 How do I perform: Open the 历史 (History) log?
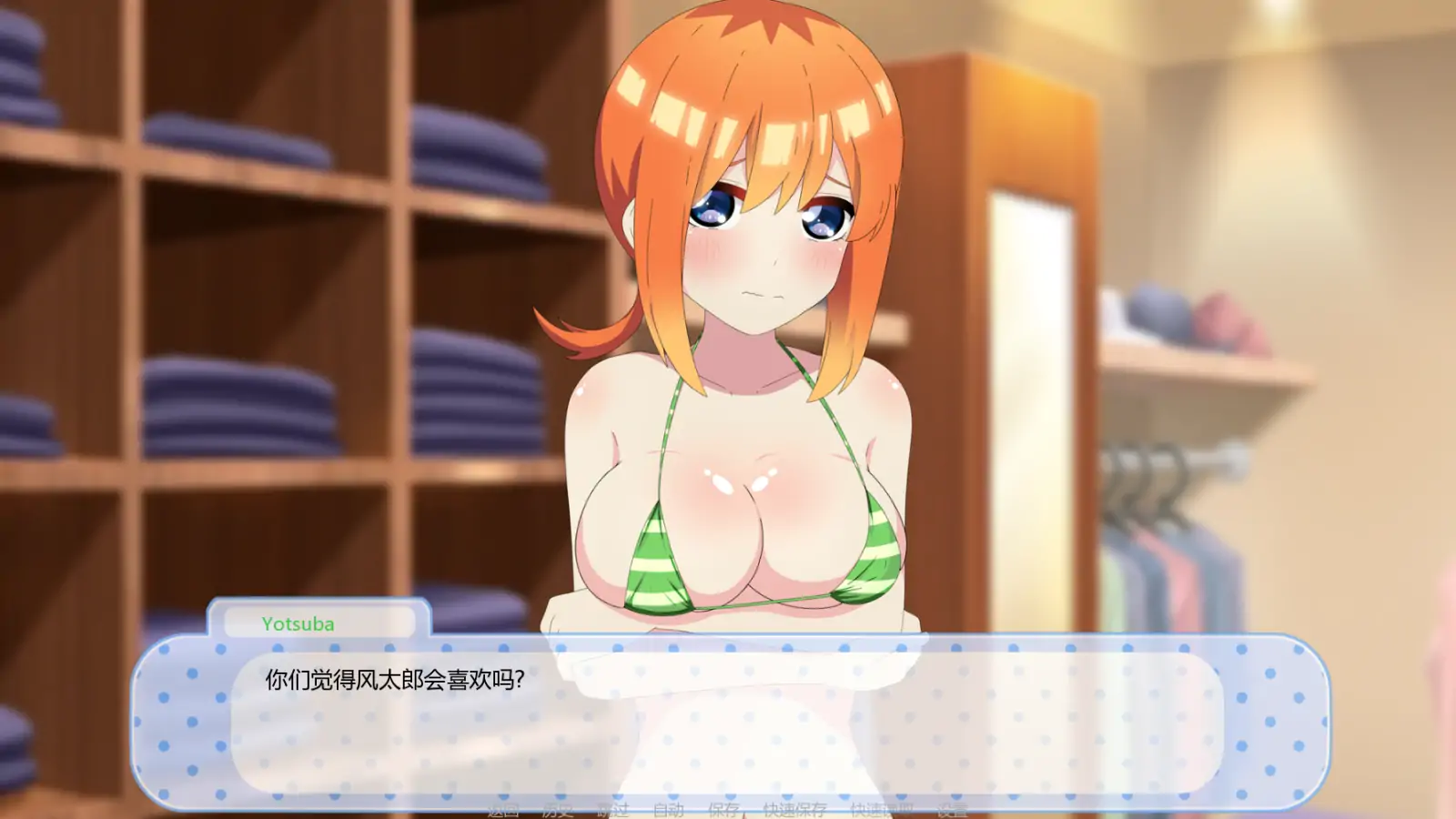click(558, 809)
